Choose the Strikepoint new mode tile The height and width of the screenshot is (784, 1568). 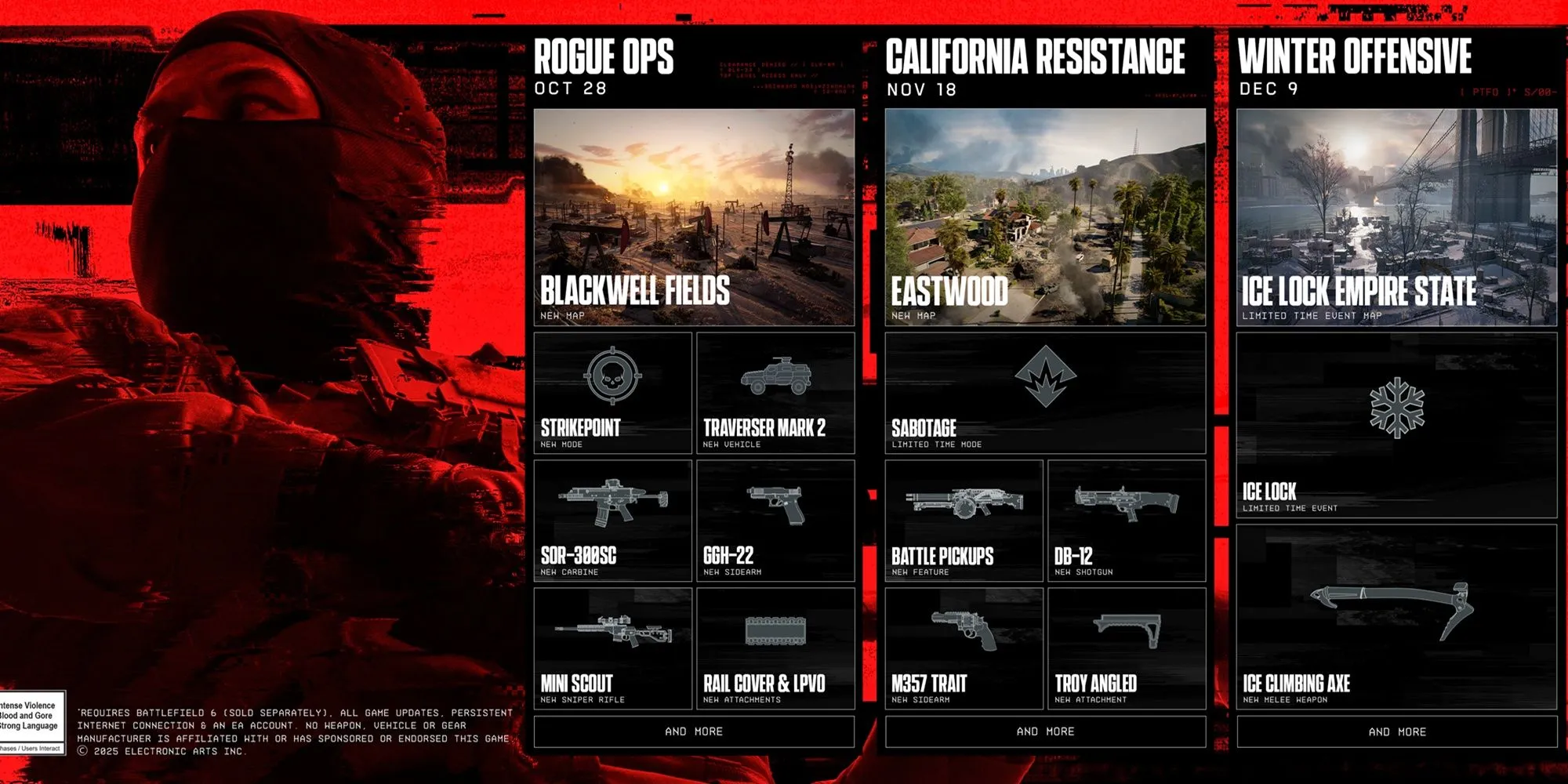pyautogui.click(x=612, y=393)
